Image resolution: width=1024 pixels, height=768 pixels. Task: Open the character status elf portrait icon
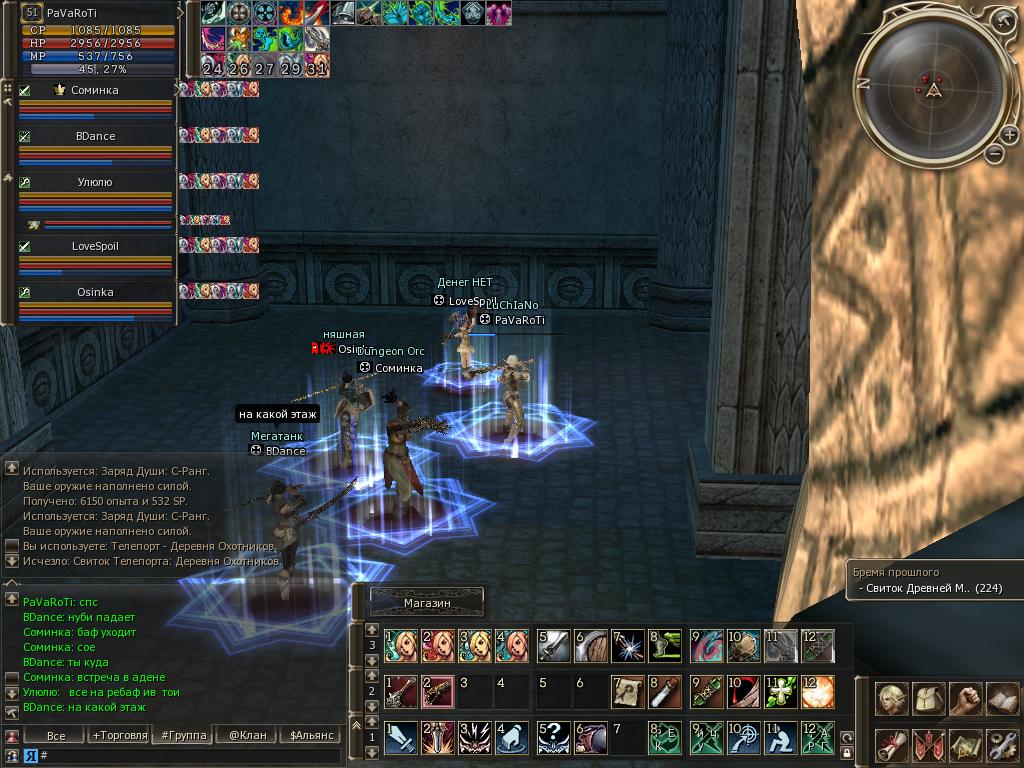(x=892, y=699)
